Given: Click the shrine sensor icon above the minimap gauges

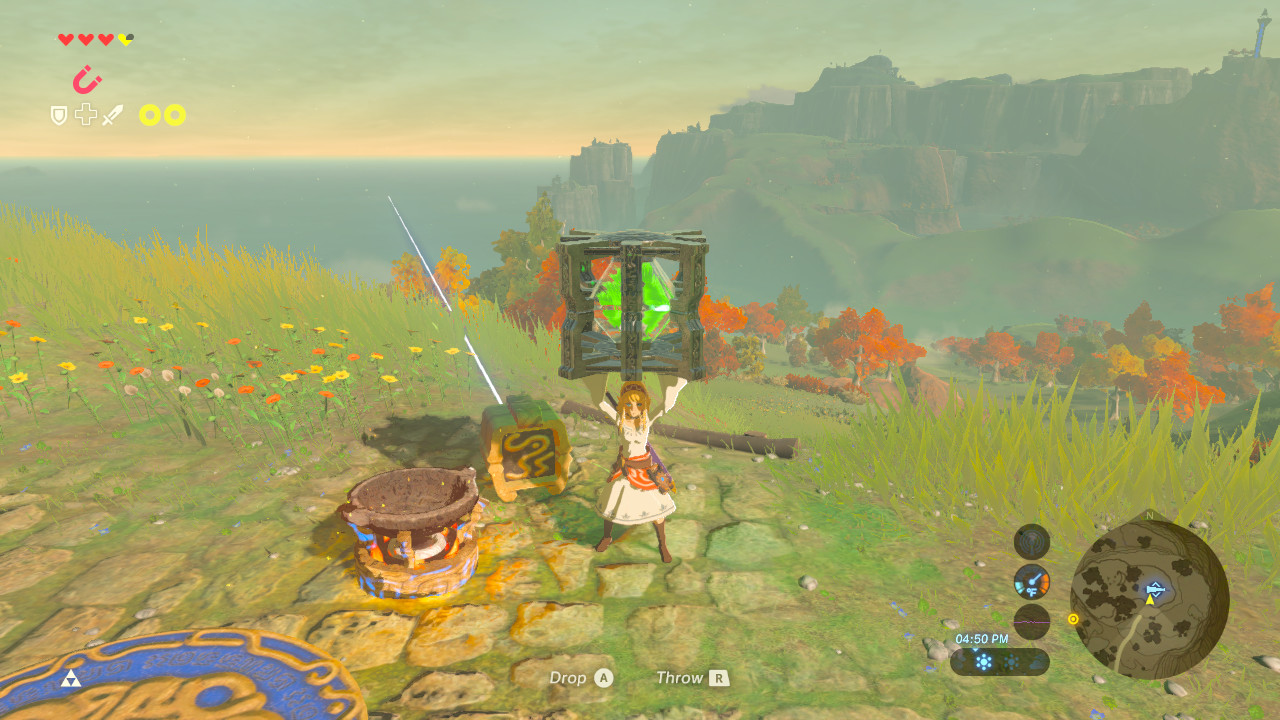Looking at the screenshot, I should point(1033,542).
